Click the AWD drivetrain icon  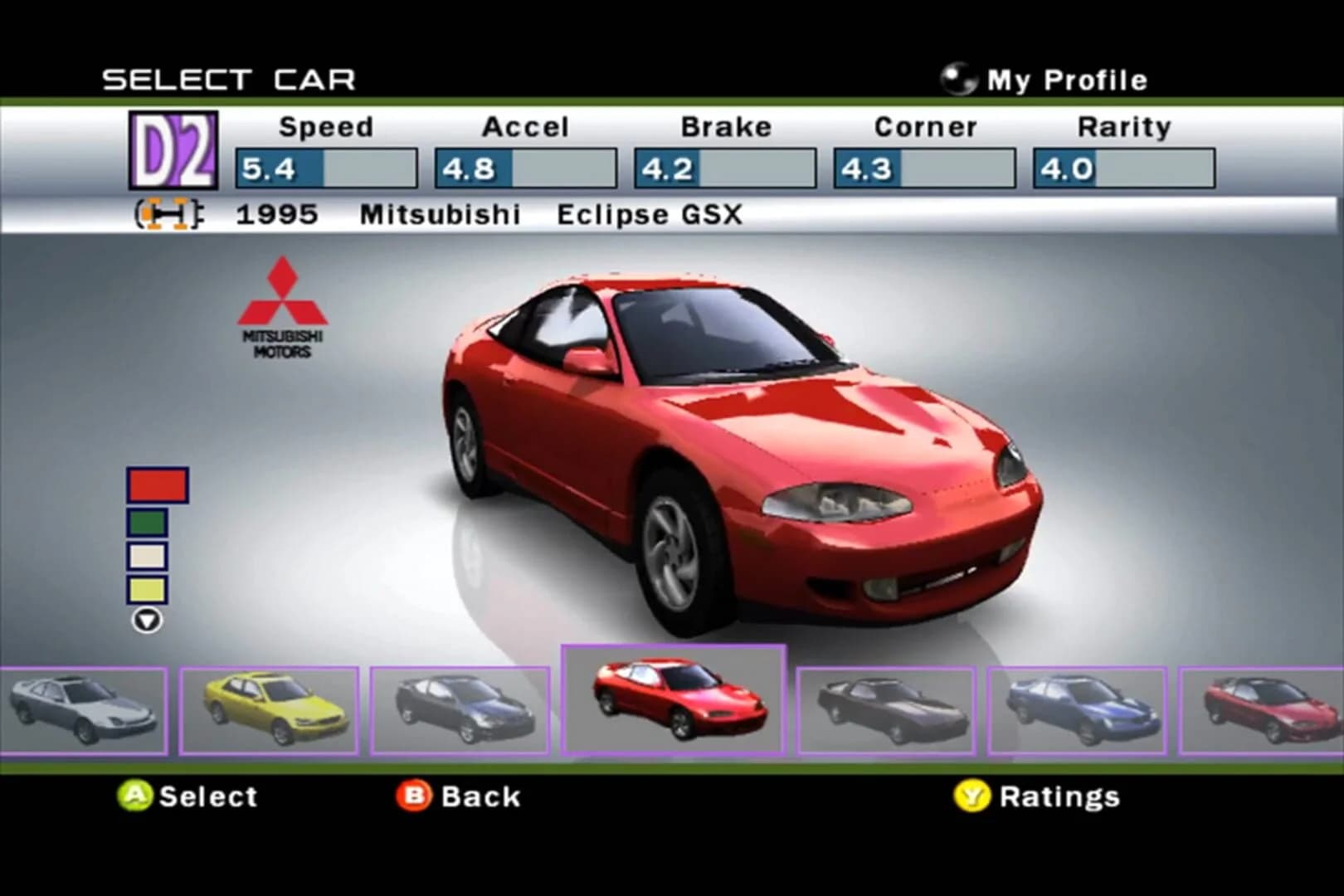pyautogui.click(x=166, y=214)
